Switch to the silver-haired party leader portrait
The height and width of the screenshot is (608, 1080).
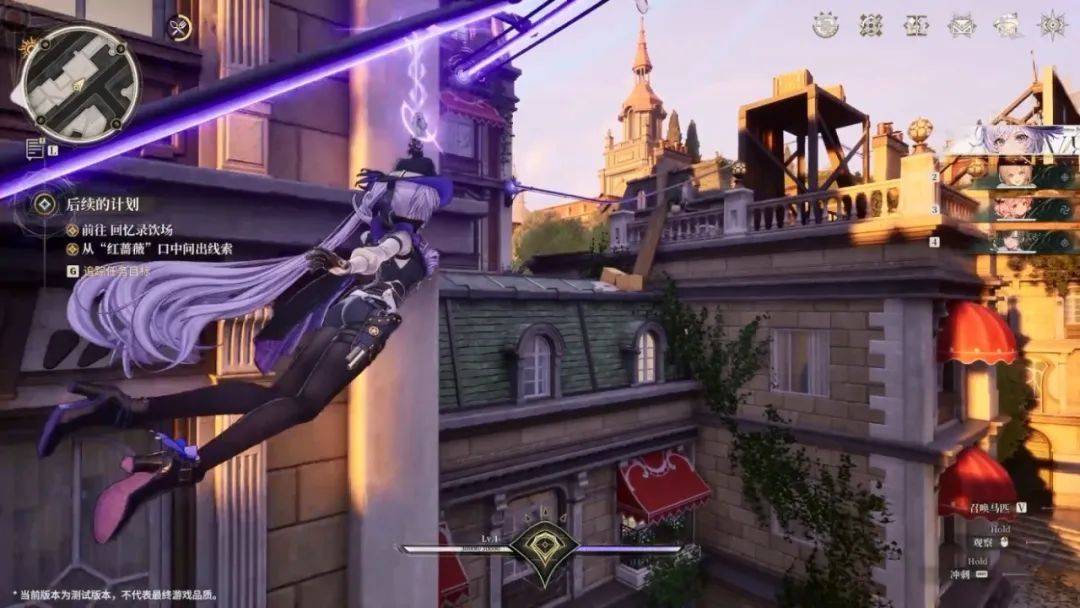(x=1010, y=140)
